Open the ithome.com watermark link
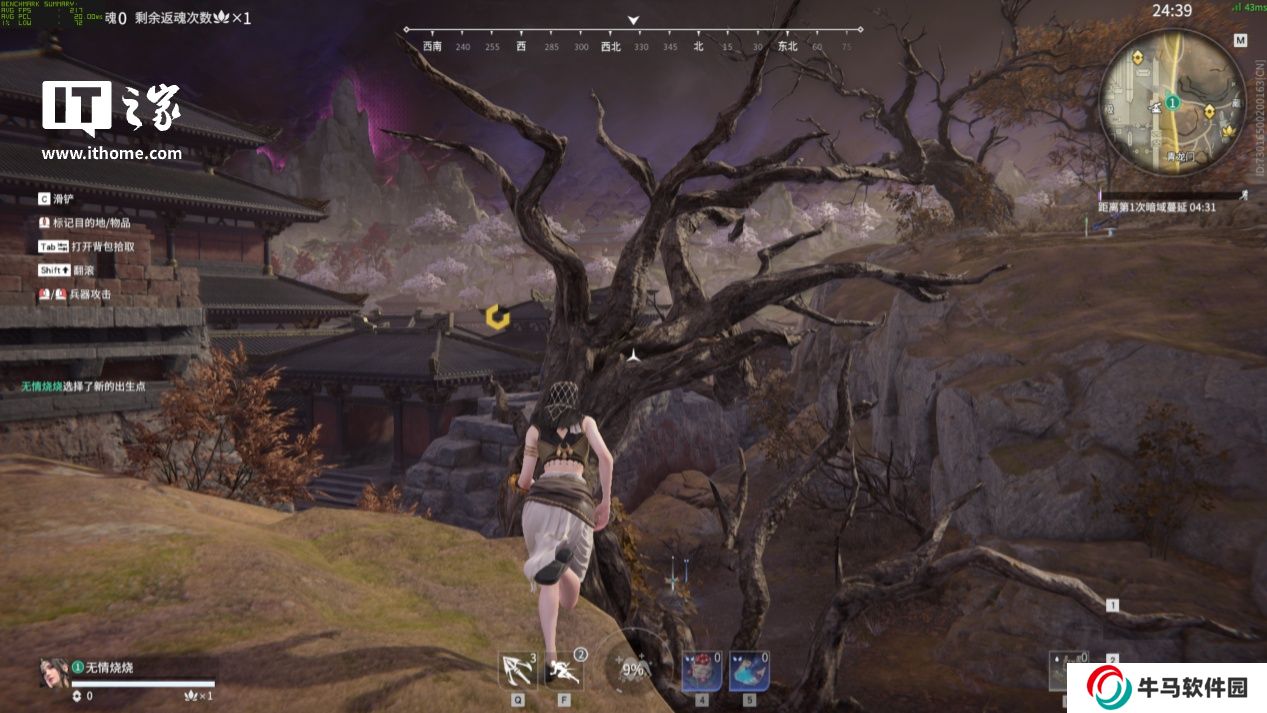The height and width of the screenshot is (713, 1267). pyautogui.click(x=111, y=154)
